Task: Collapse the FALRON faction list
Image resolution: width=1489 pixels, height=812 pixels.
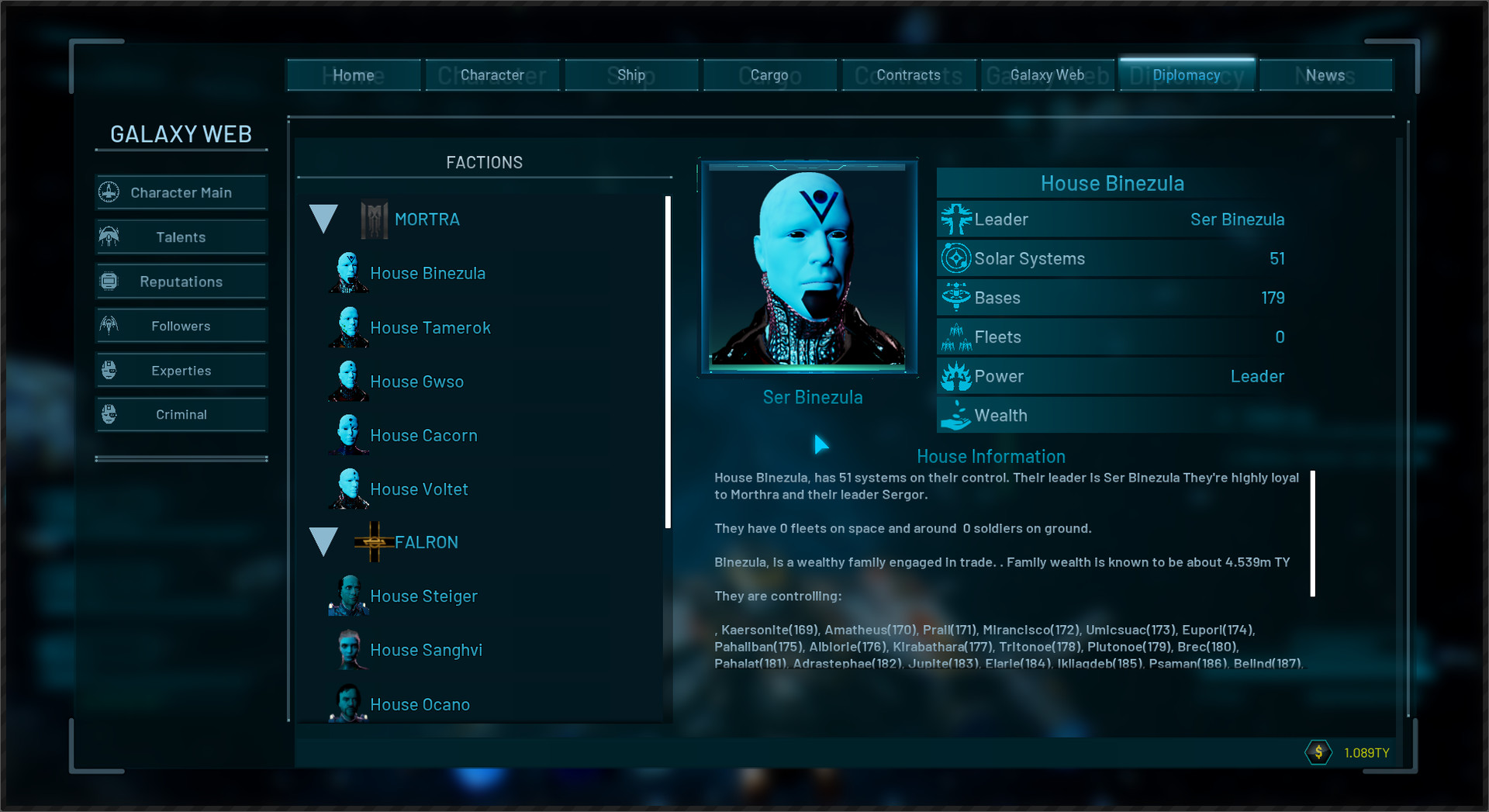Action: (x=323, y=541)
